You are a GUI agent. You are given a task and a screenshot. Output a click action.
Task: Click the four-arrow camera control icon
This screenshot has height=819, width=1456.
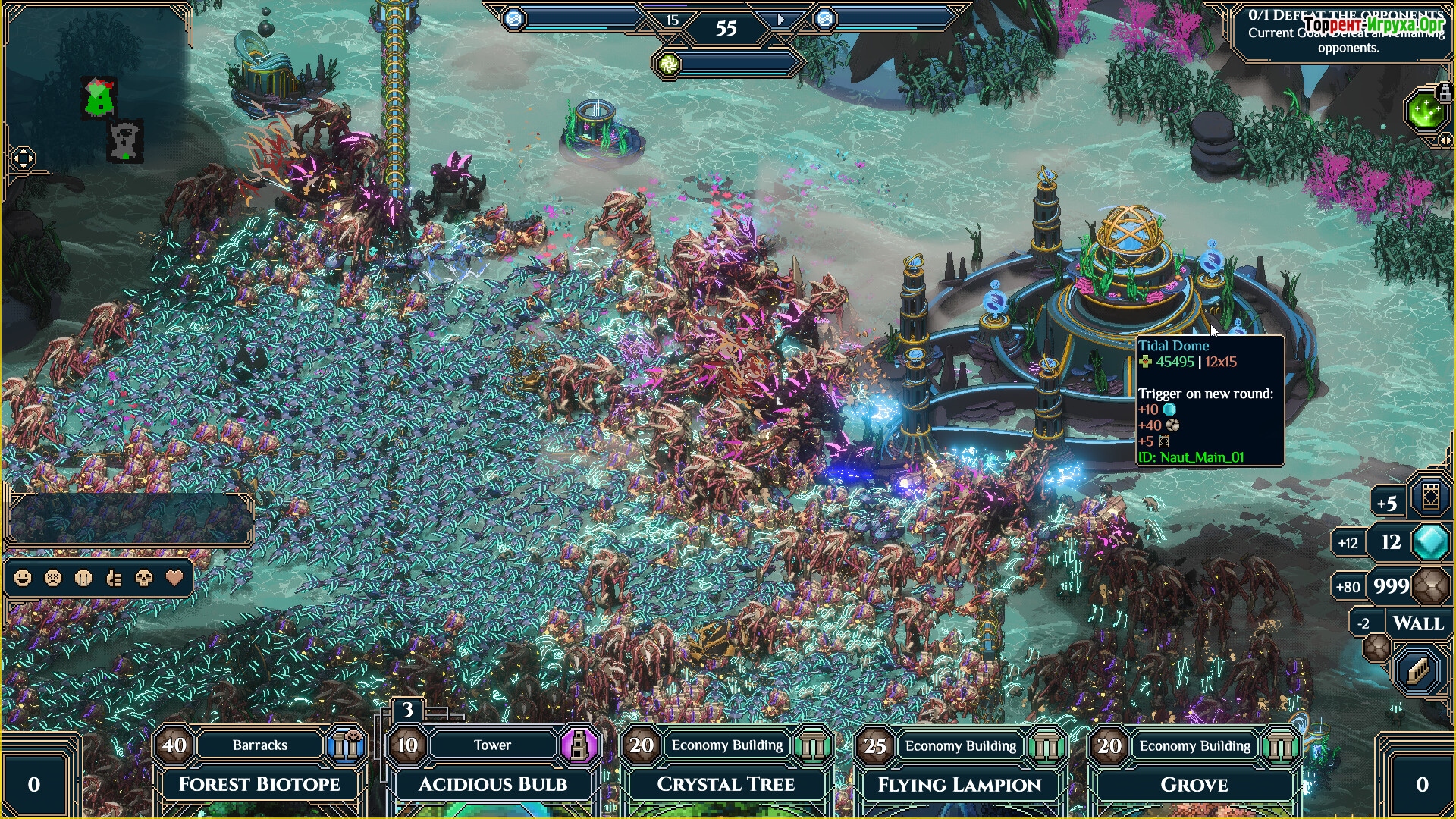[x=23, y=158]
